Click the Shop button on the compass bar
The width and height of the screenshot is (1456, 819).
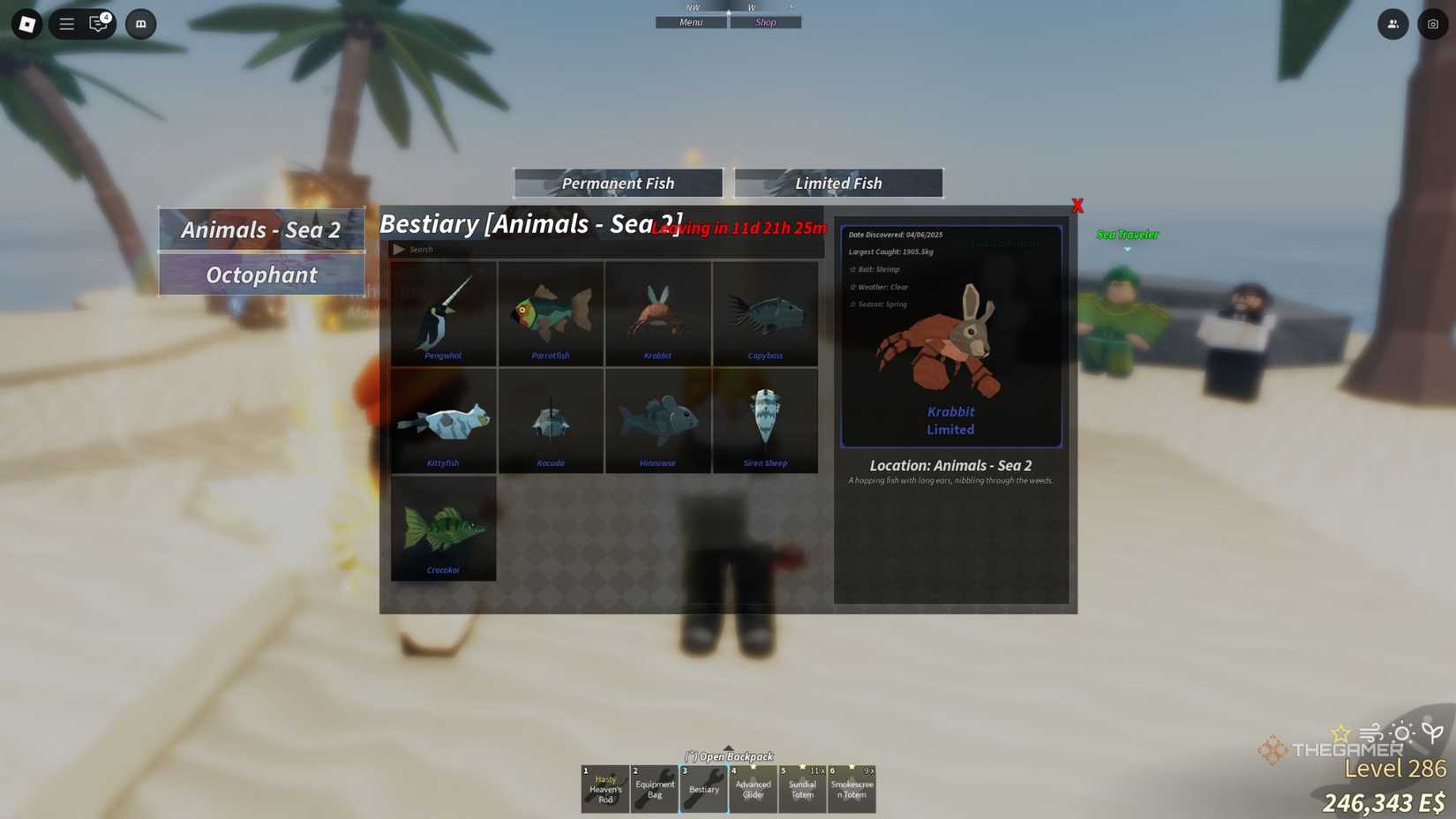tap(765, 21)
